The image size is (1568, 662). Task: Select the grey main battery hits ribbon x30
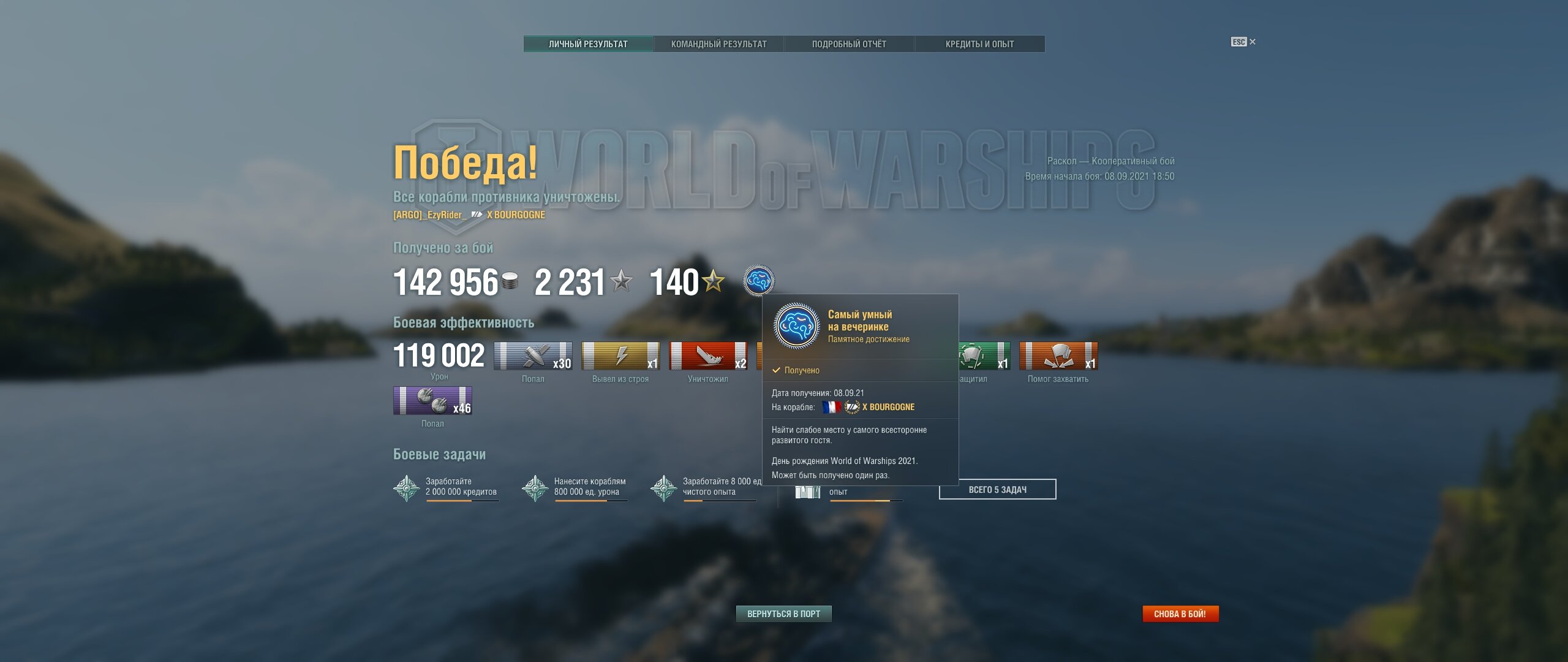533,356
